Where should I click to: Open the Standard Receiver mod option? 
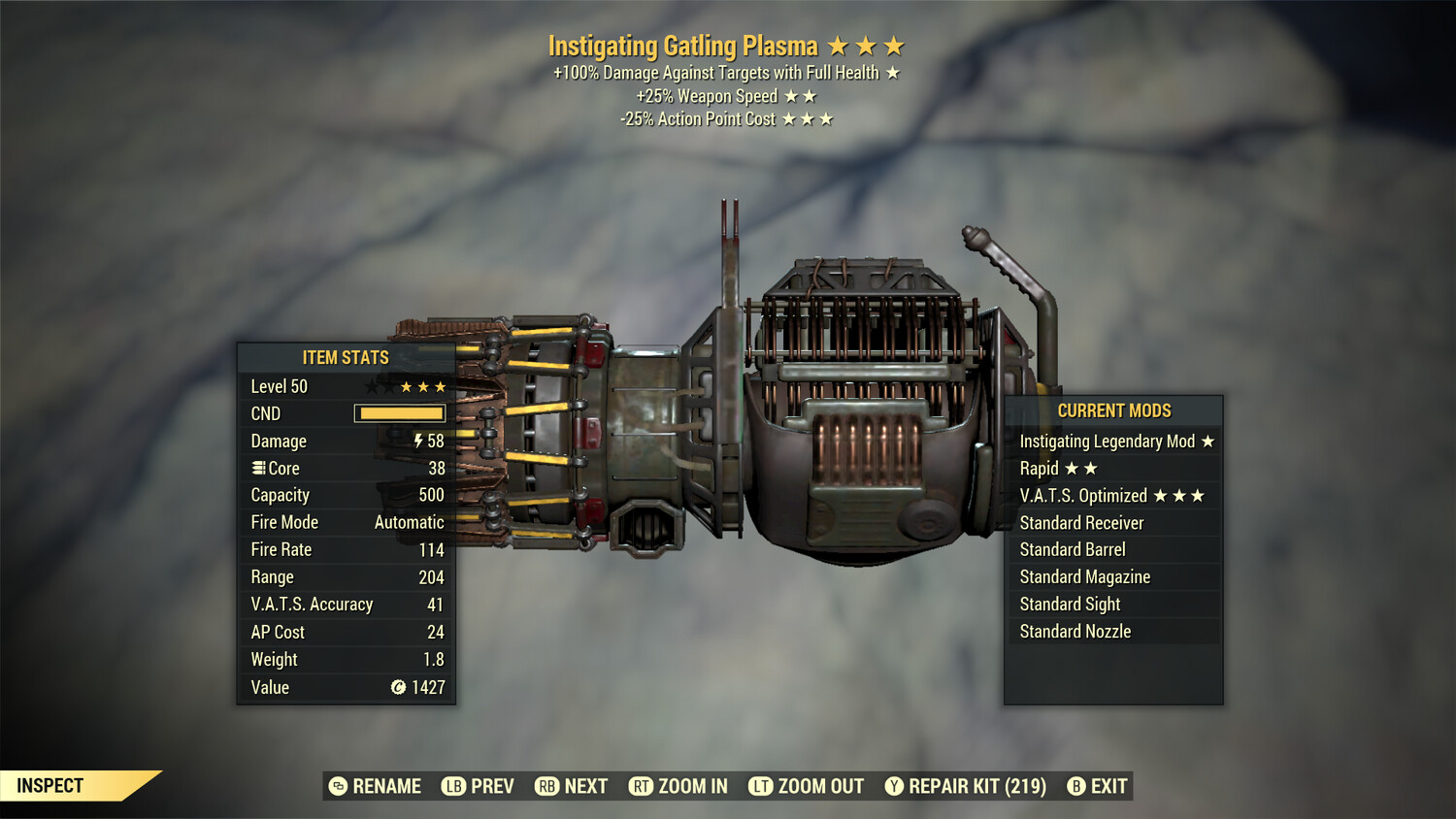tap(1081, 522)
